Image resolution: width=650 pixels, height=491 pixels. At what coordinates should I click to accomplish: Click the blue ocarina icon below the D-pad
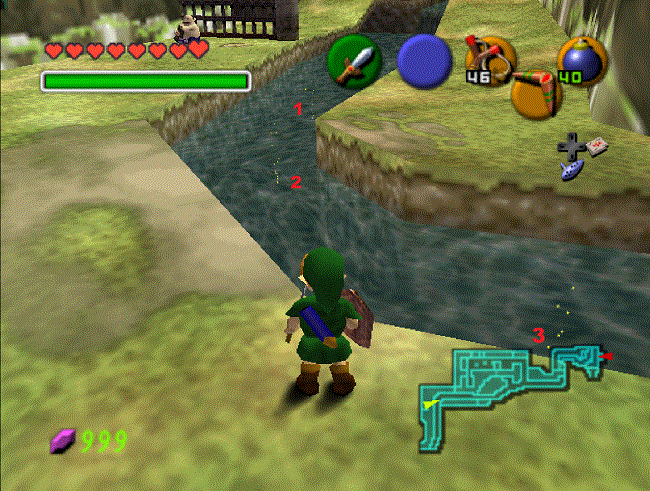pos(571,172)
